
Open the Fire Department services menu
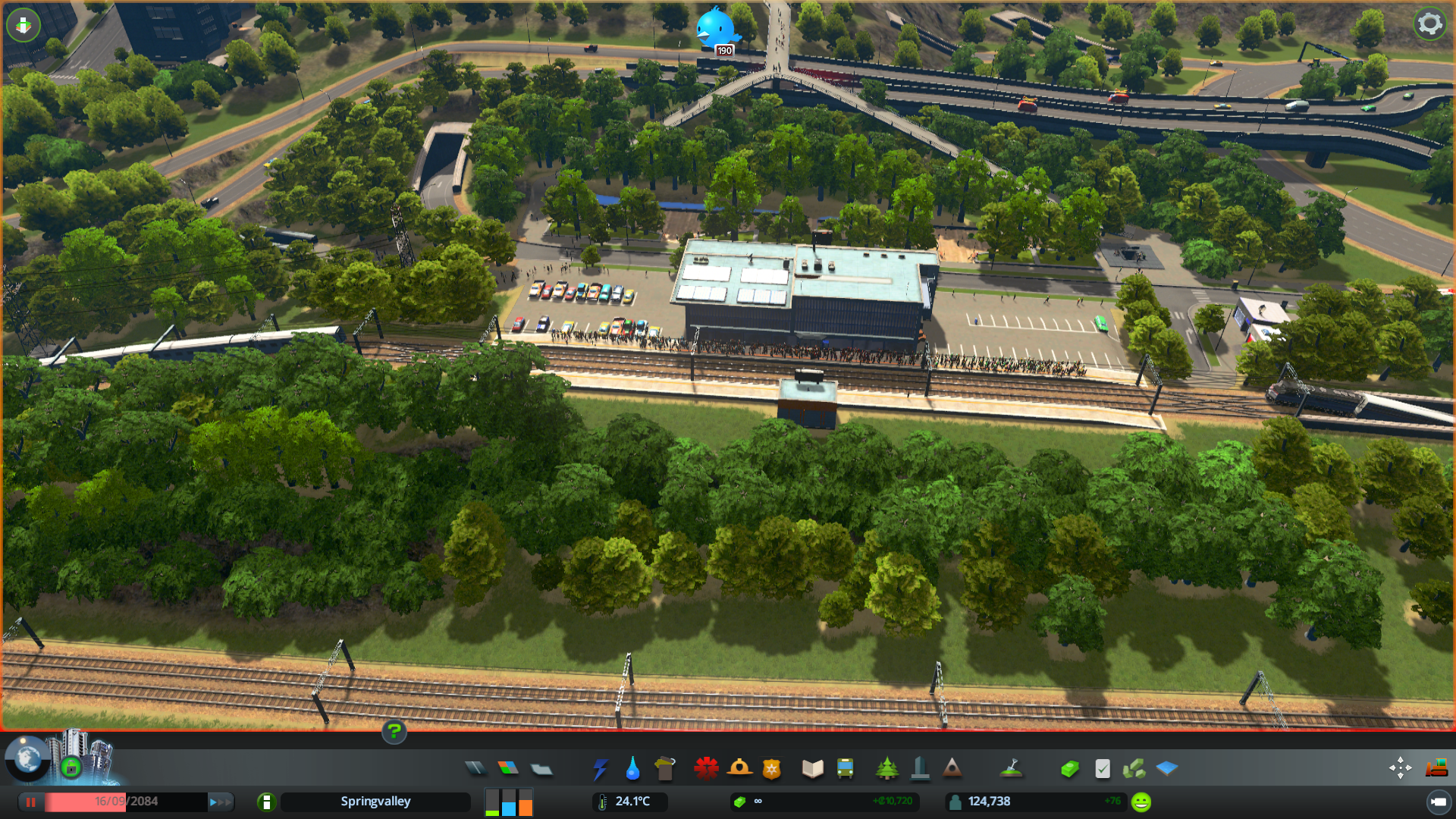pyautogui.click(x=741, y=768)
